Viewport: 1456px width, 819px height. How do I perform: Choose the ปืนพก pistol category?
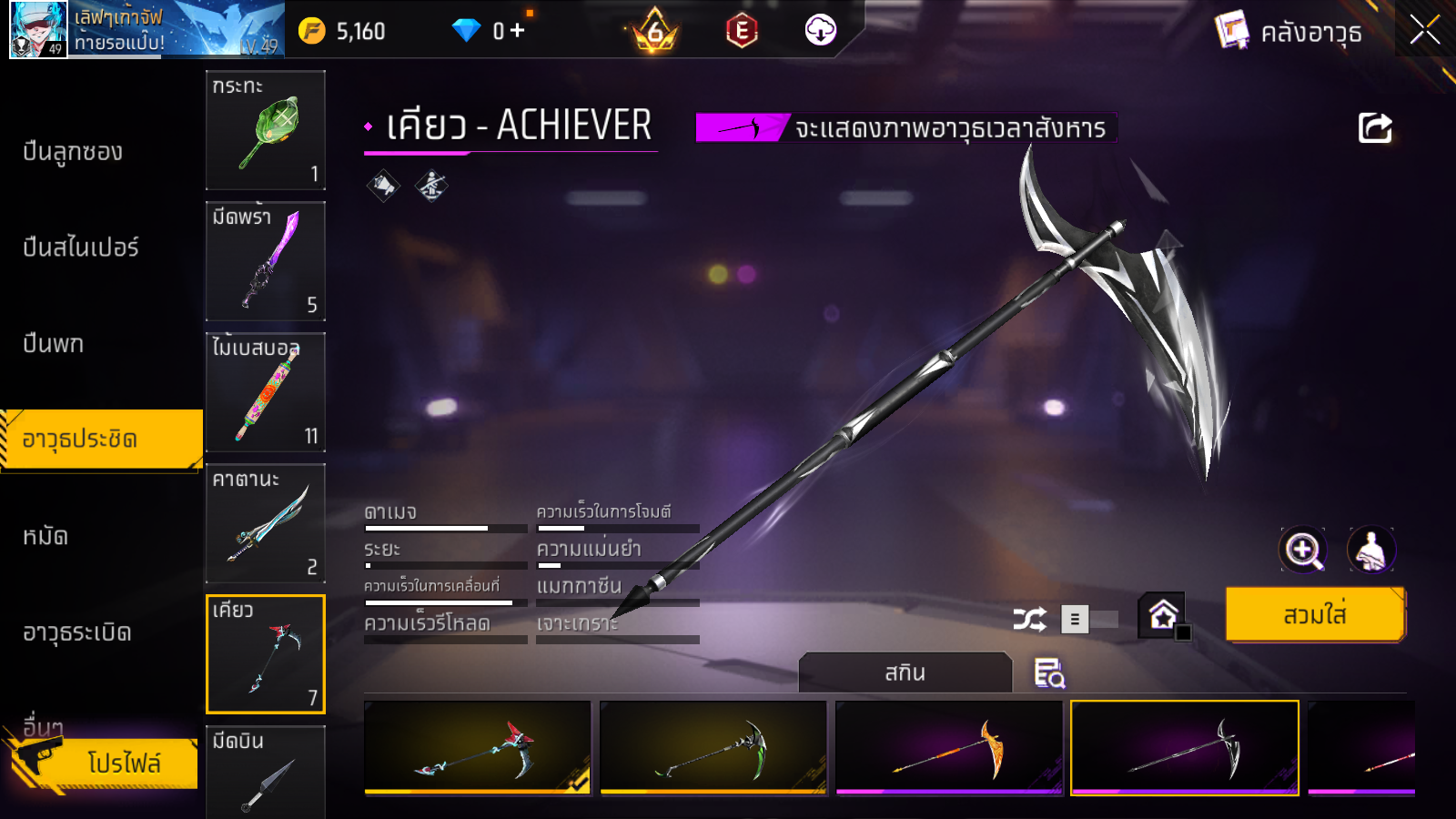pyautogui.click(x=54, y=344)
